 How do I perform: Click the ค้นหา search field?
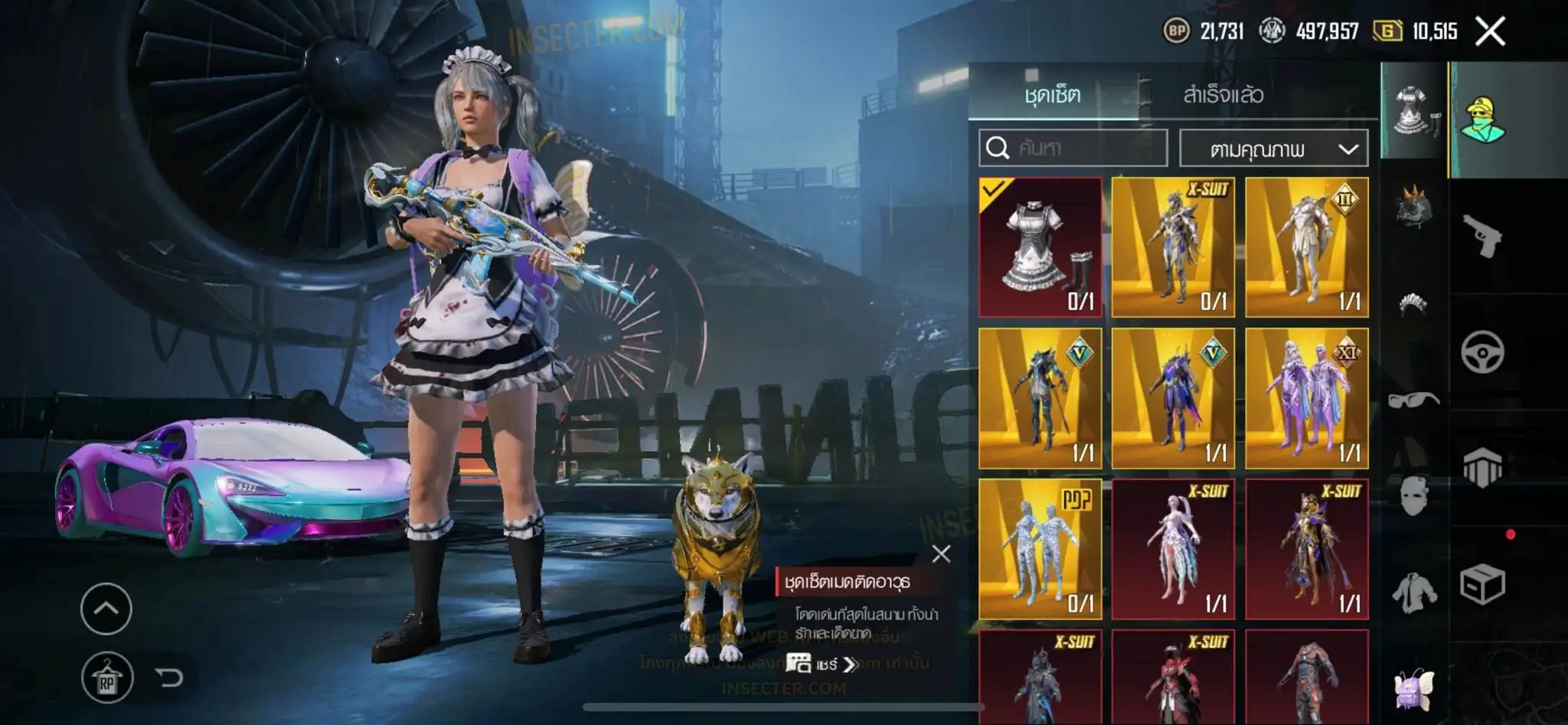tap(1073, 148)
